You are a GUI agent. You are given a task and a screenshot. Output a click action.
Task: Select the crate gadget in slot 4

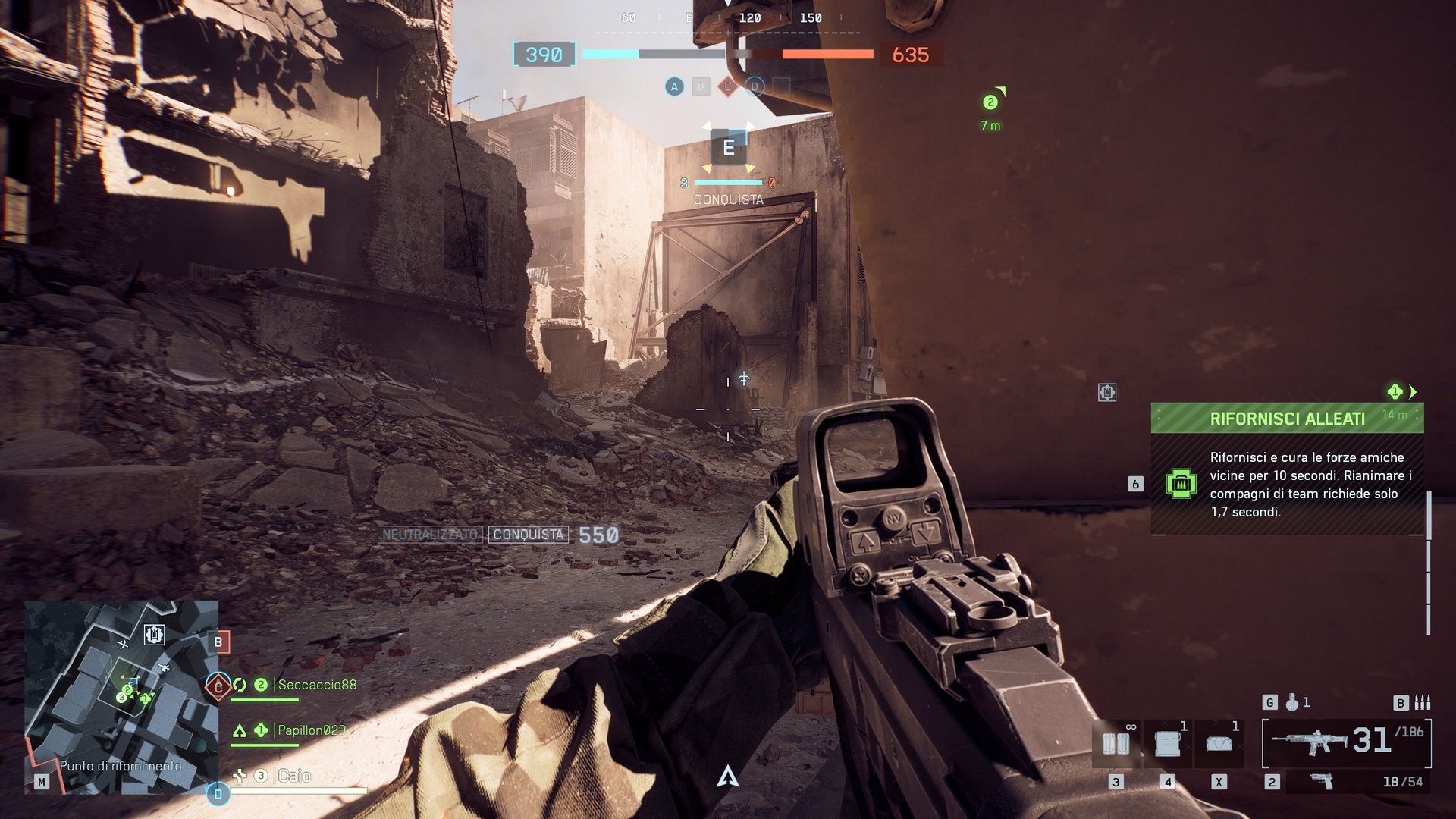pyautogui.click(x=1167, y=744)
